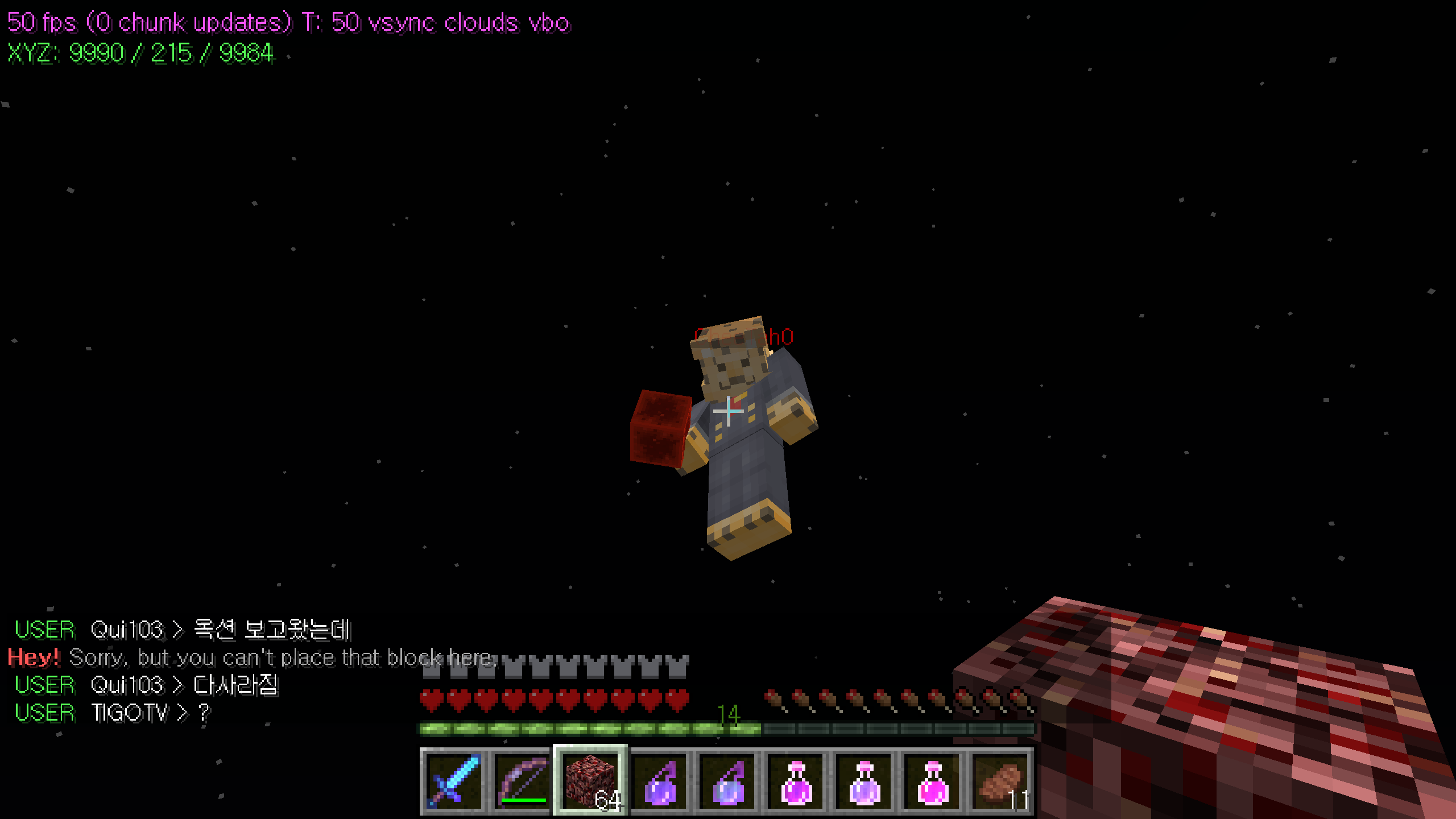Select the light-blue splash potion slot
This screenshot has width=1456, height=819.
point(728,781)
